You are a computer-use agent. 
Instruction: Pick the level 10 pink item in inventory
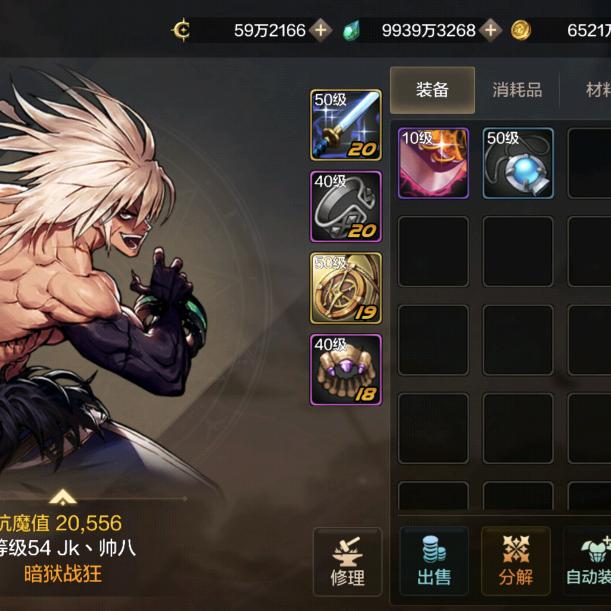(433, 162)
